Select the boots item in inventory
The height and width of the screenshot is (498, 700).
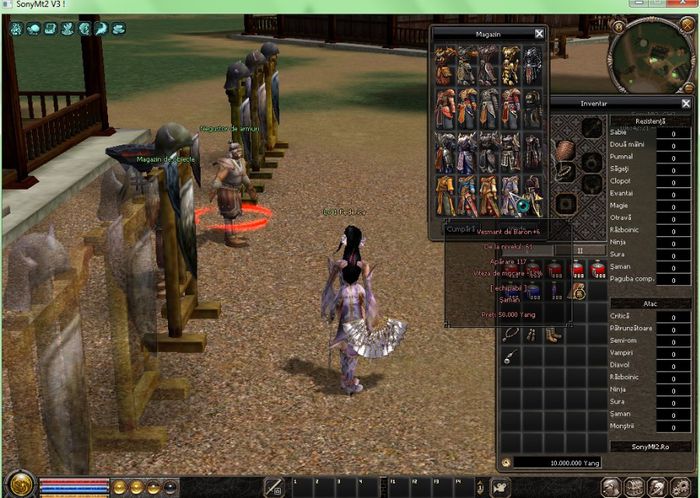click(553, 332)
